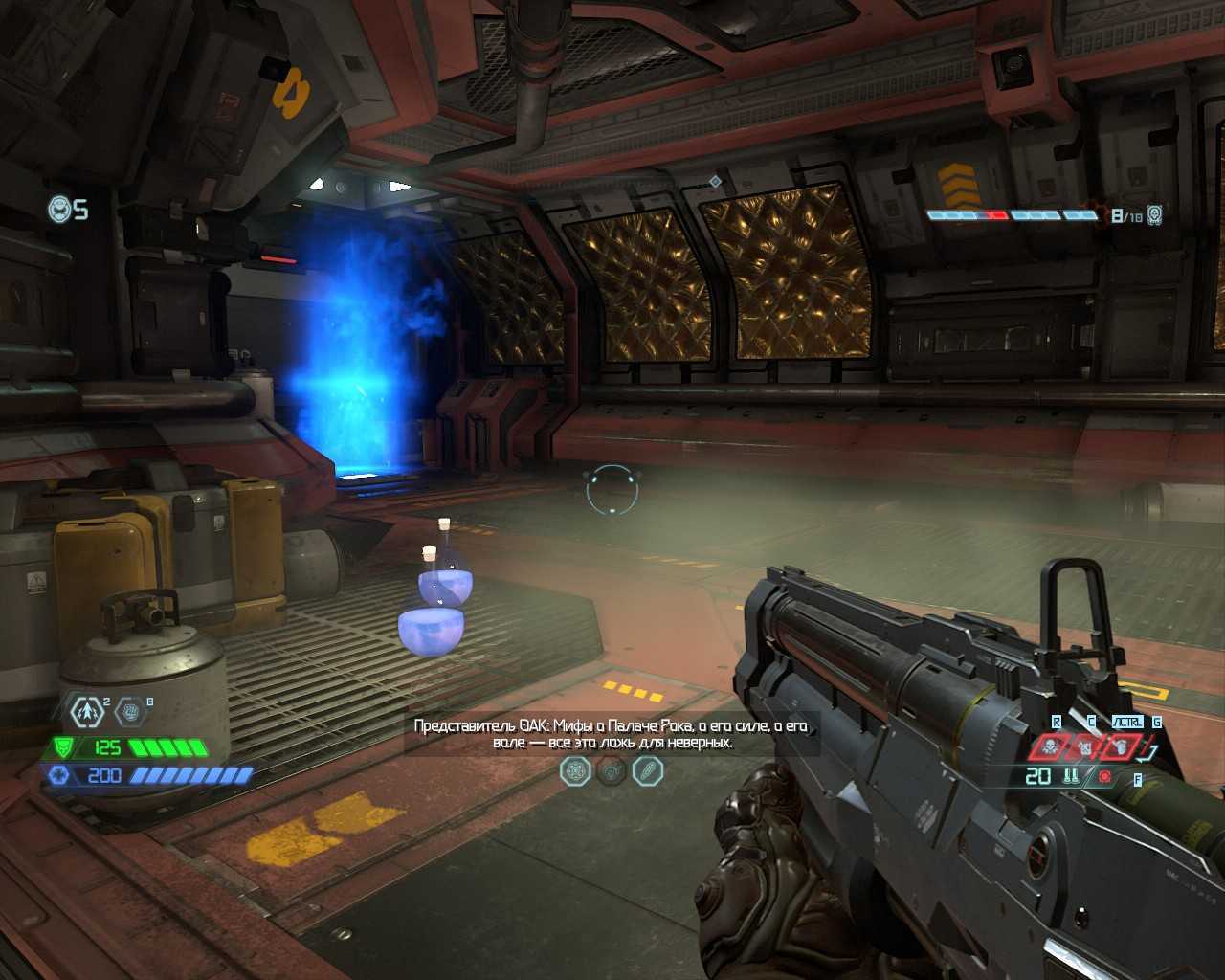Select the left octagonal rune icon
The width and height of the screenshot is (1225, 980).
click(x=575, y=770)
